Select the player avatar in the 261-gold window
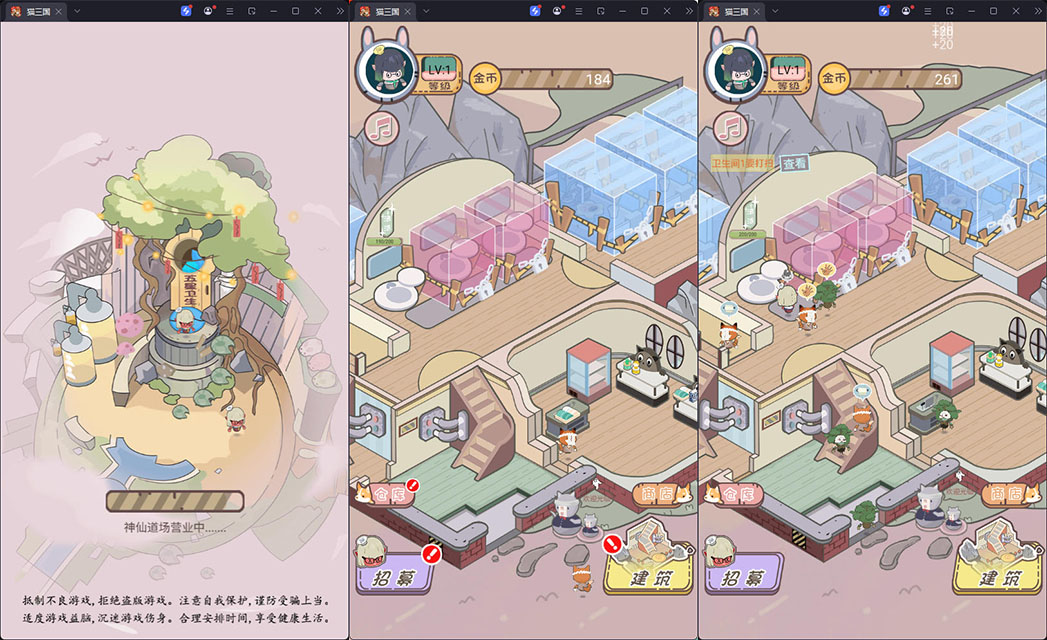The width and height of the screenshot is (1047, 640). point(736,71)
